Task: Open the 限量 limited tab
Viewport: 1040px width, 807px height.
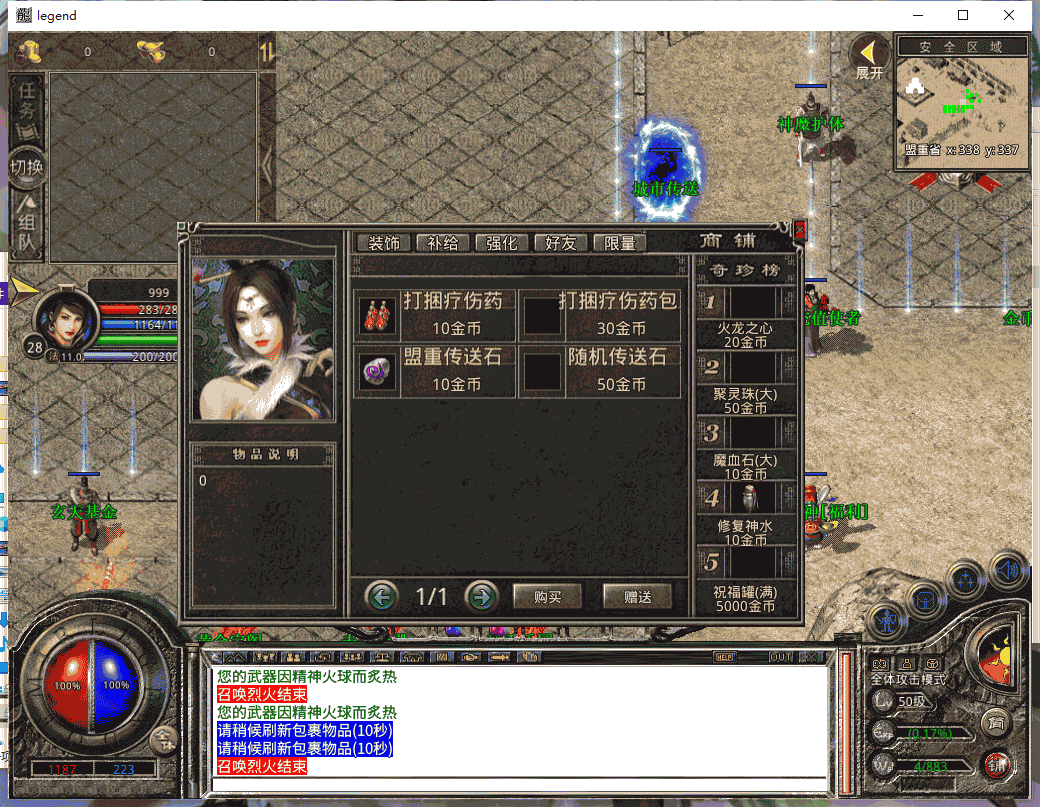Action: (620, 243)
